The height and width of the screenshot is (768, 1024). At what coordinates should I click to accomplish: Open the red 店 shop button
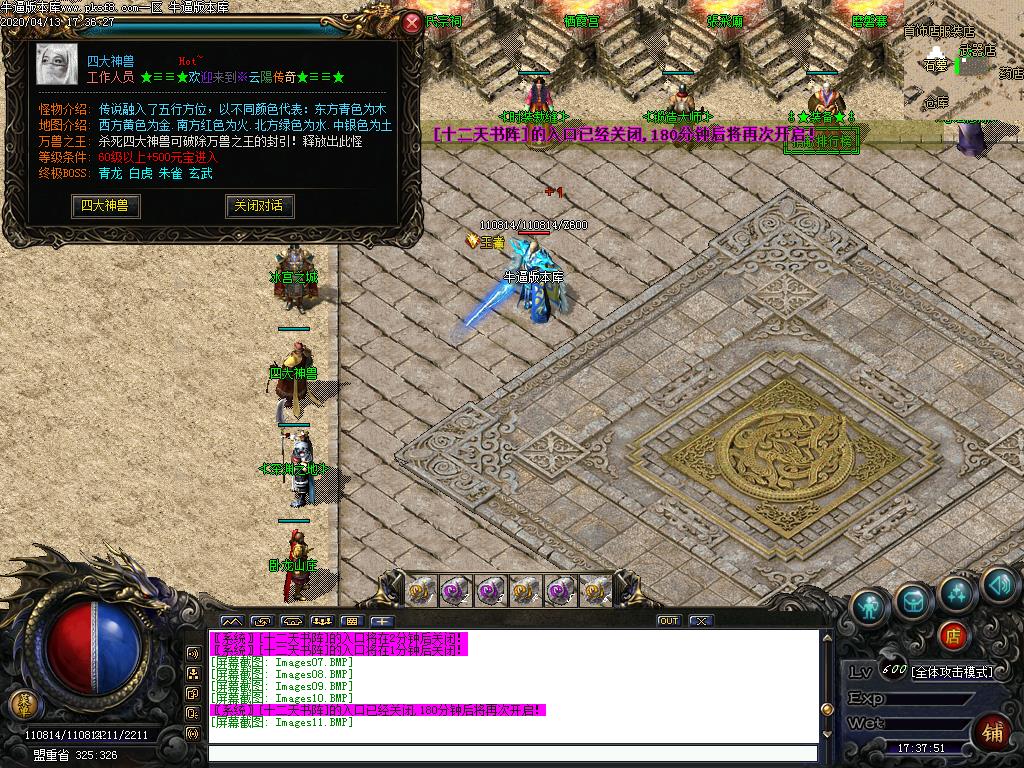tap(953, 633)
